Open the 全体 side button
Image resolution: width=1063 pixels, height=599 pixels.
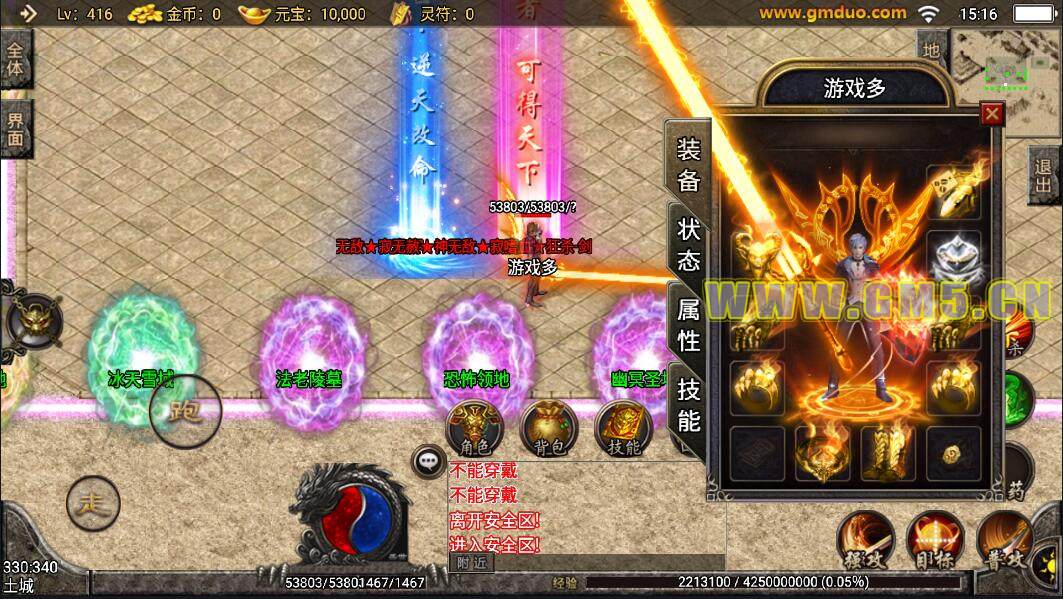pyautogui.click(x=16, y=58)
